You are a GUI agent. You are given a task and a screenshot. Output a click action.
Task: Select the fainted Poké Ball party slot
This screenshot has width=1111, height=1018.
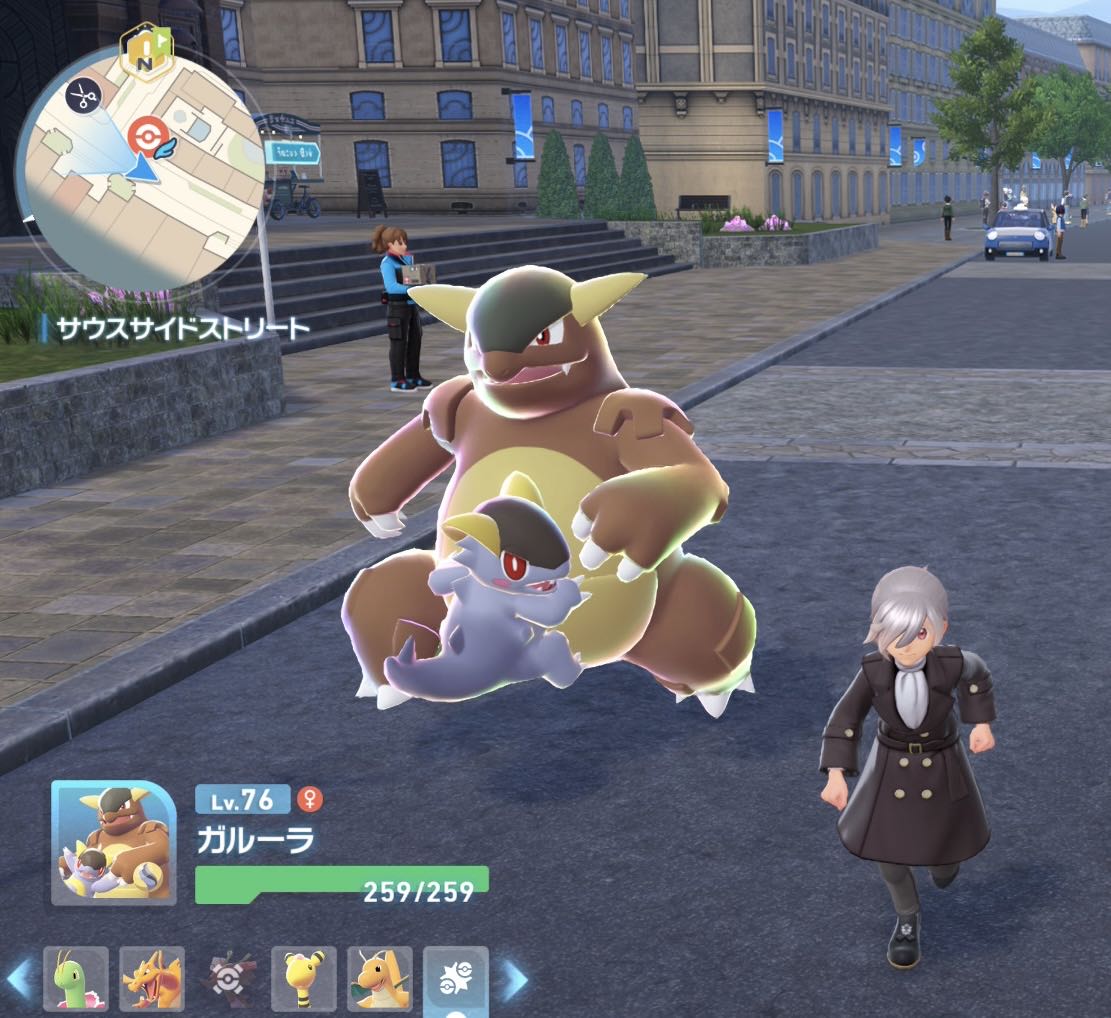(x=228, y=979)
